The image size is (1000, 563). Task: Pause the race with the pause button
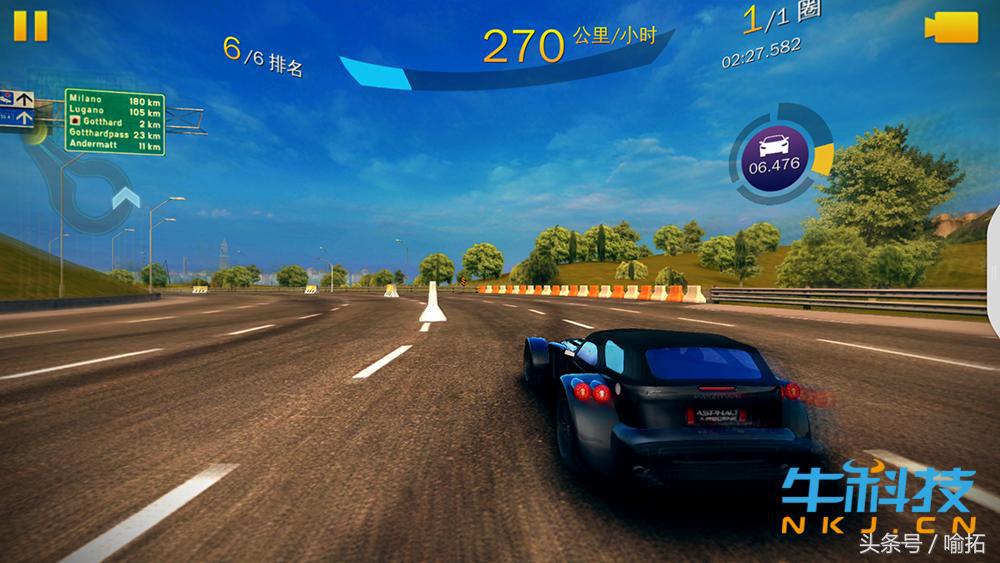[x=30, y=25]
